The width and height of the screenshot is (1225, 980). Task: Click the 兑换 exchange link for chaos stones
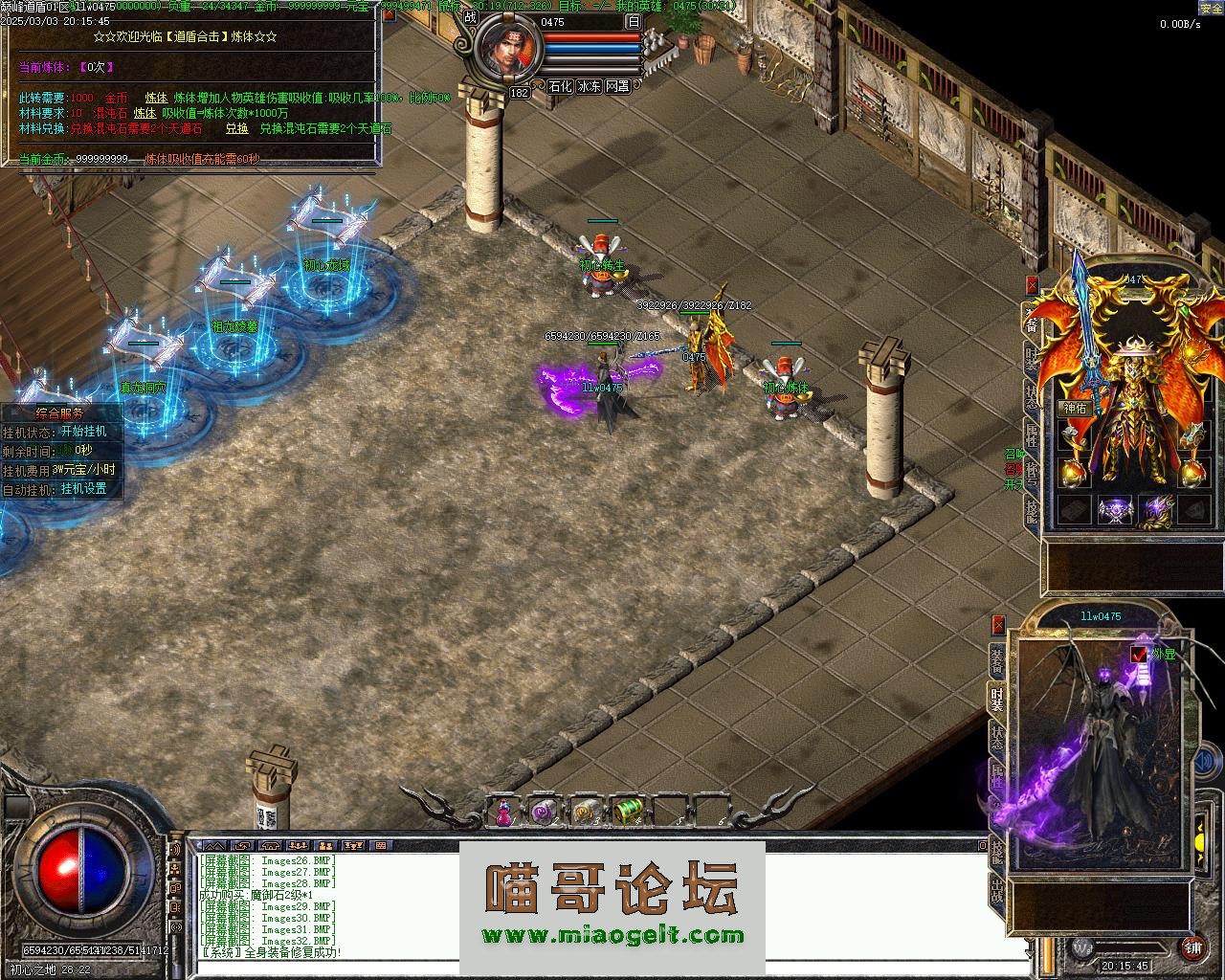[236, 128]
